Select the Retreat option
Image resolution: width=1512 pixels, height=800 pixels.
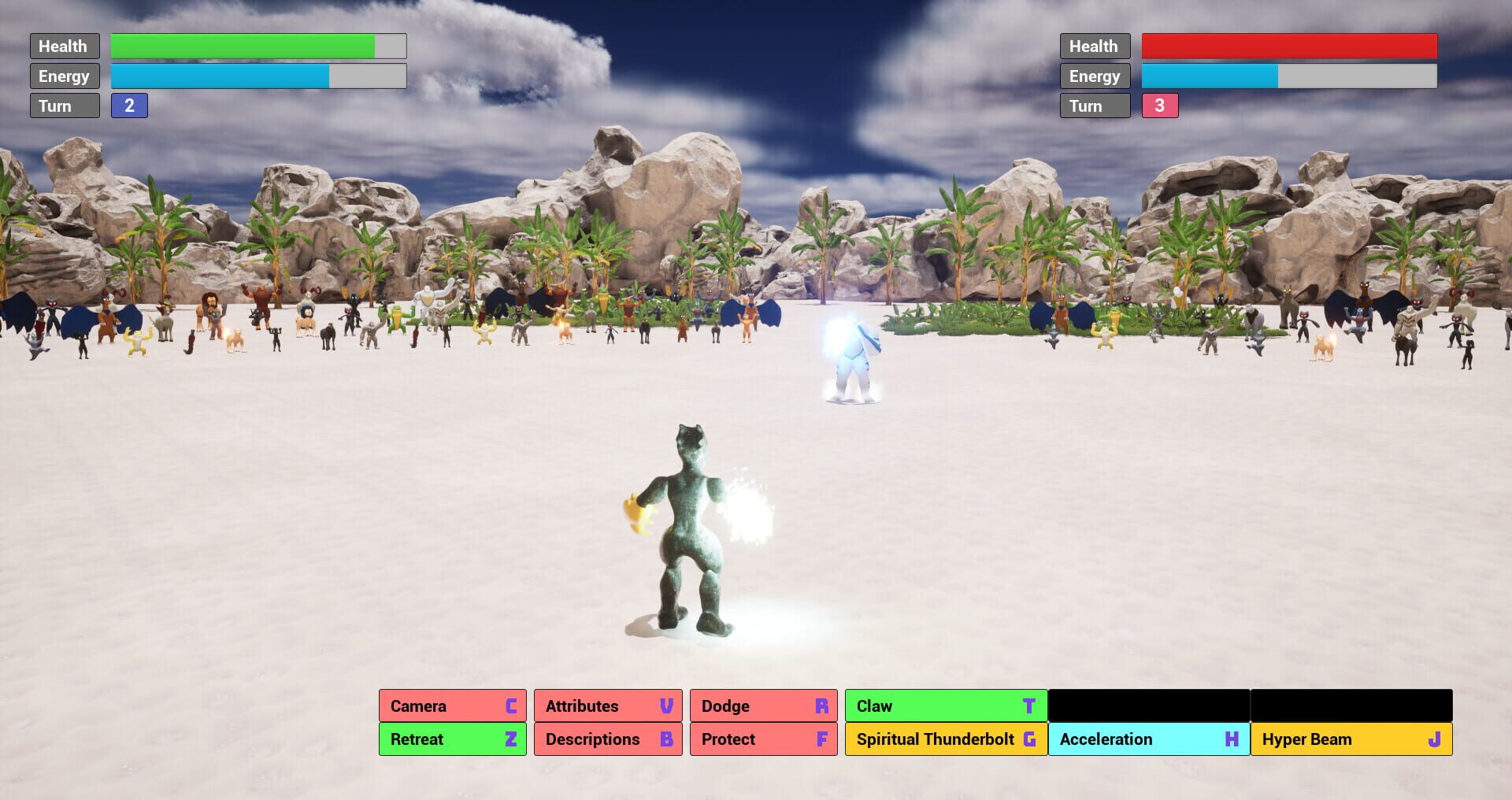(452, 739)
